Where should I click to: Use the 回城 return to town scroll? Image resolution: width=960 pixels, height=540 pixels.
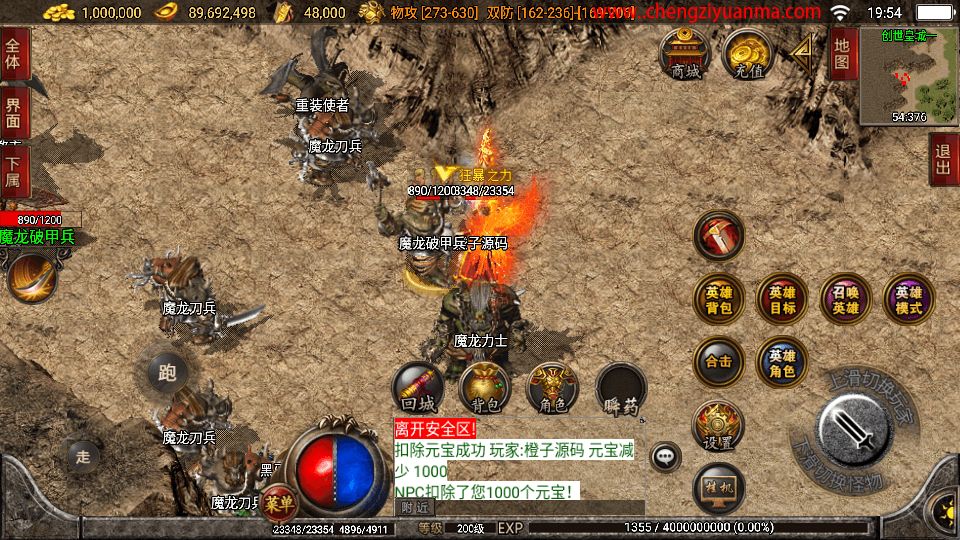pyautogui.click(x=417, y=388)
